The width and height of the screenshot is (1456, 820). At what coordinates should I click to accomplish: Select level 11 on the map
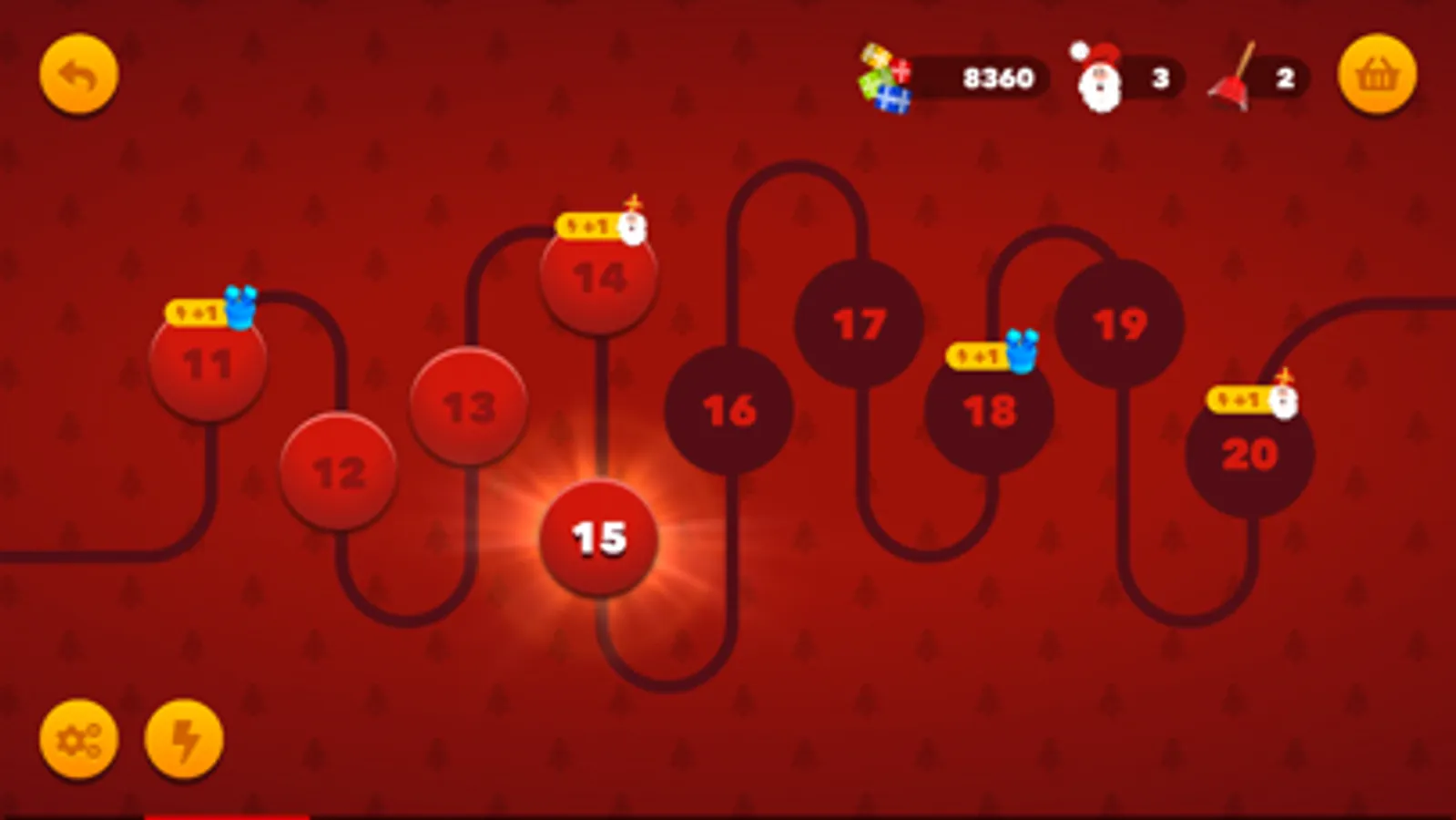point(207,365)
